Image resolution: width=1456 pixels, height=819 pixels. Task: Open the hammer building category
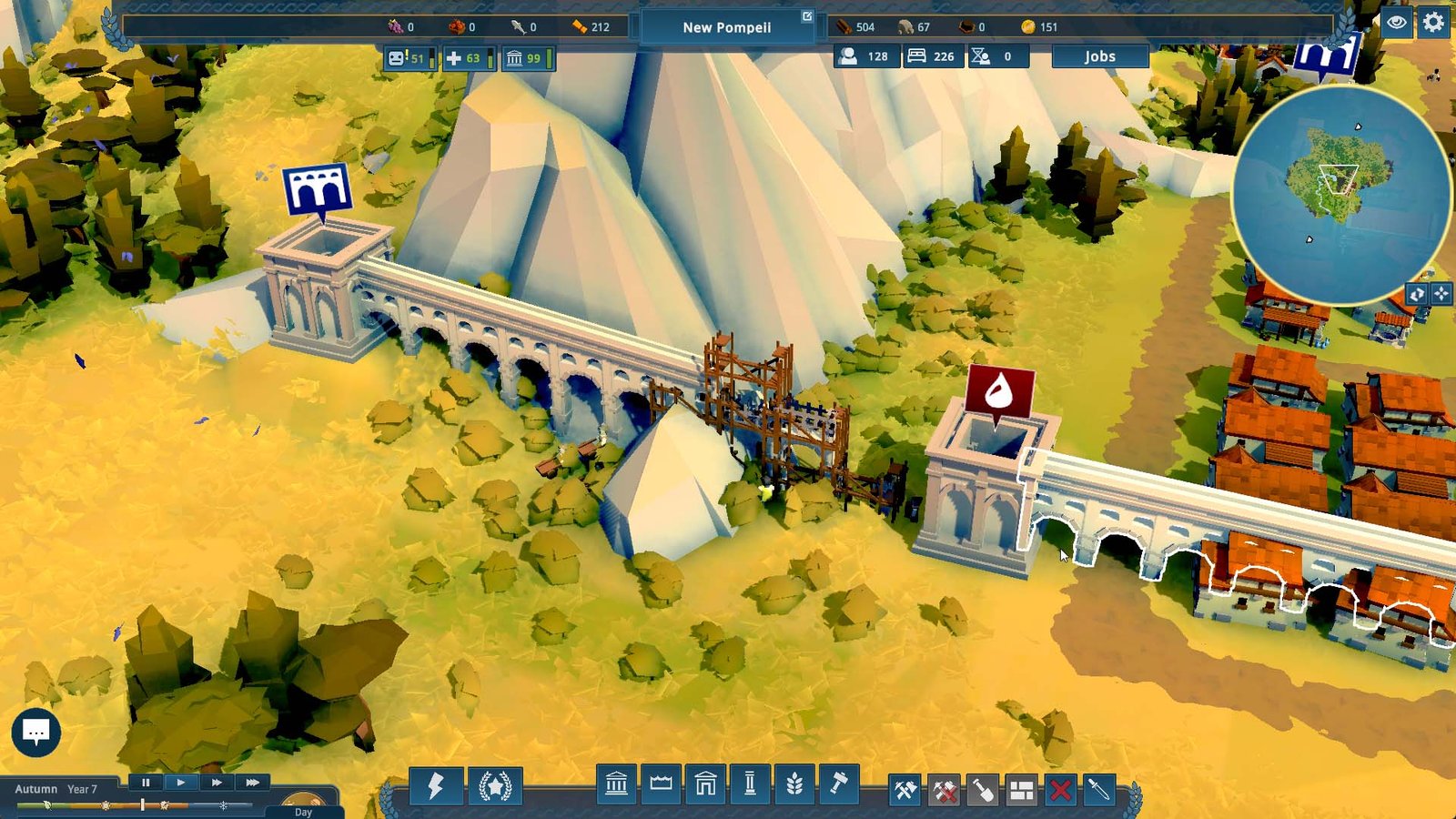[x=839, y=784]
